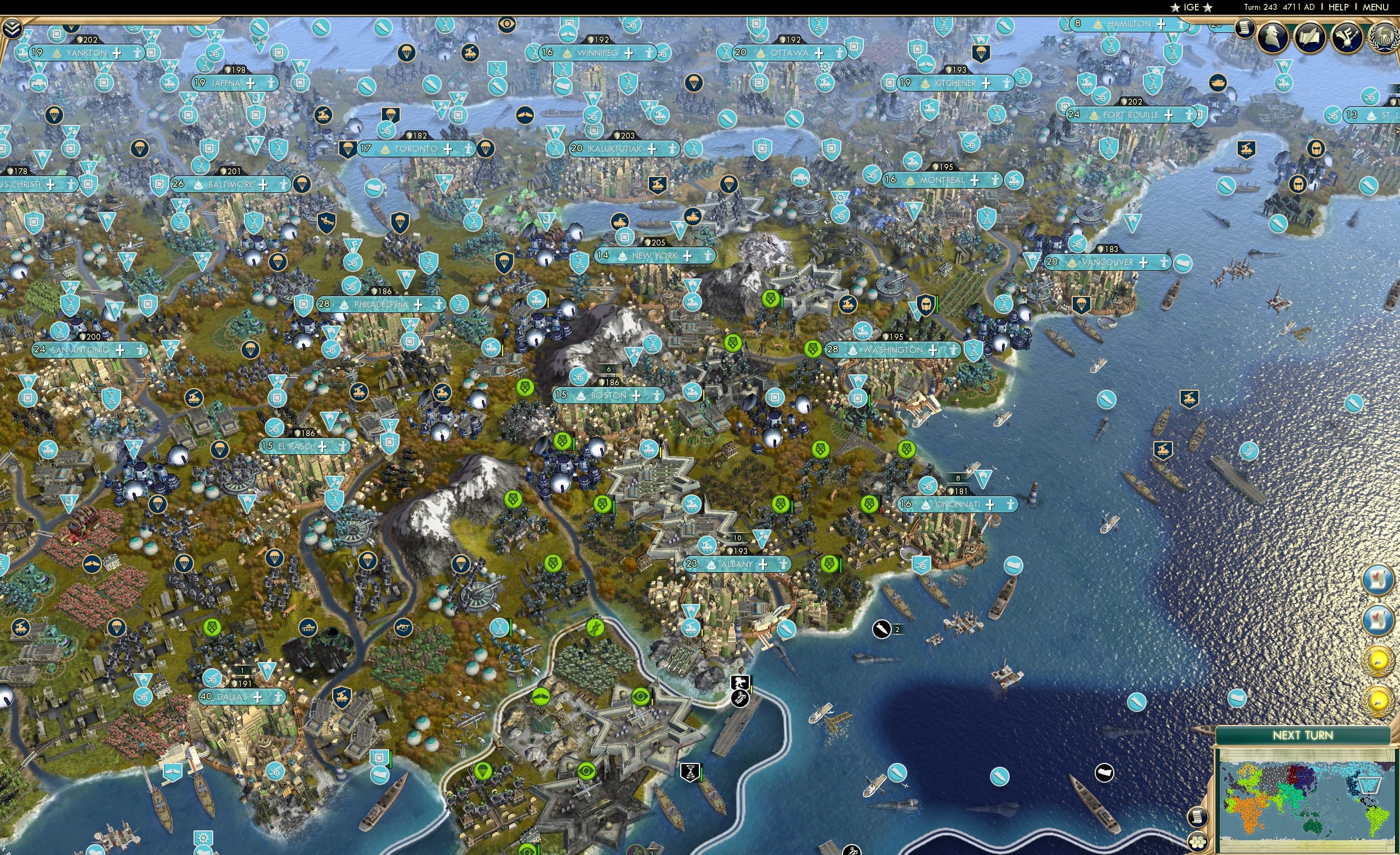The height and width of the screenshot is (855, 1400).
Task: Open the Diplomacy overview scroll-and-quill icon
Action: pos(1310,36)
